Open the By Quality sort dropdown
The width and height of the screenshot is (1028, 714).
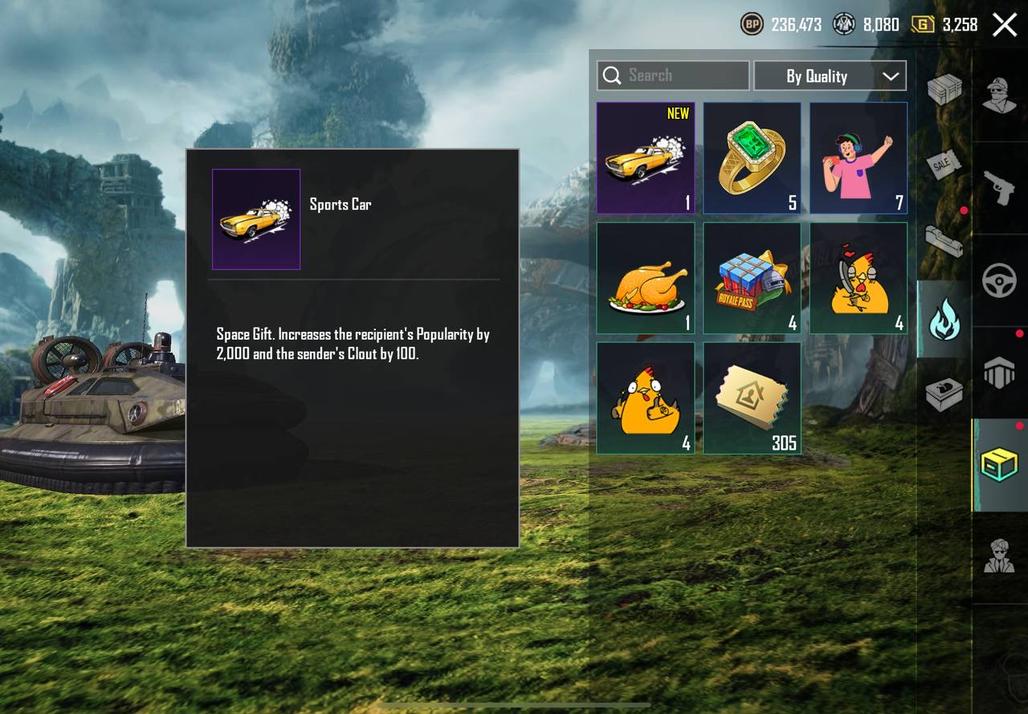(x=830, y=76)
